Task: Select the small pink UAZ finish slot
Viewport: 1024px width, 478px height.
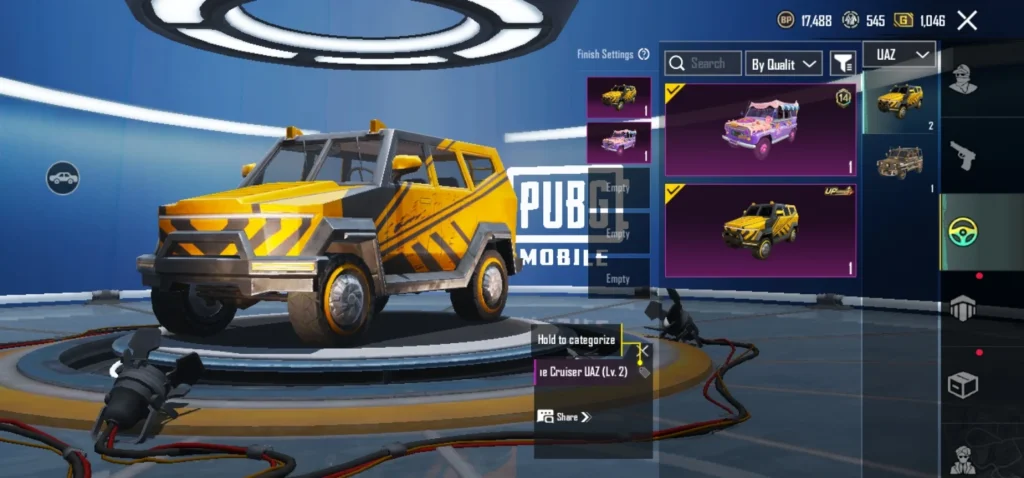Action: pos(618,142)
